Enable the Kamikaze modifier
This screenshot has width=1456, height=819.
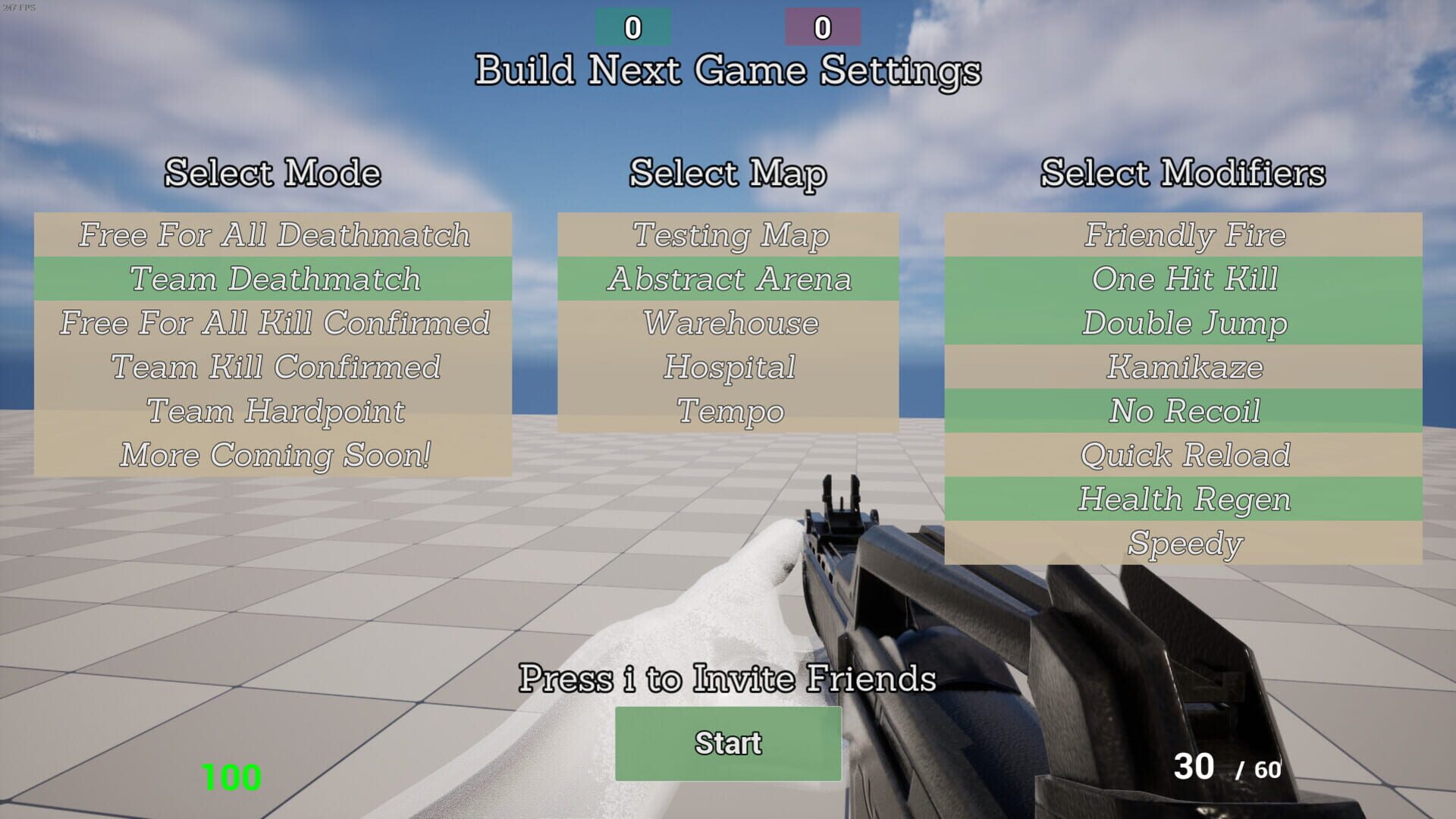(1183, 367)
